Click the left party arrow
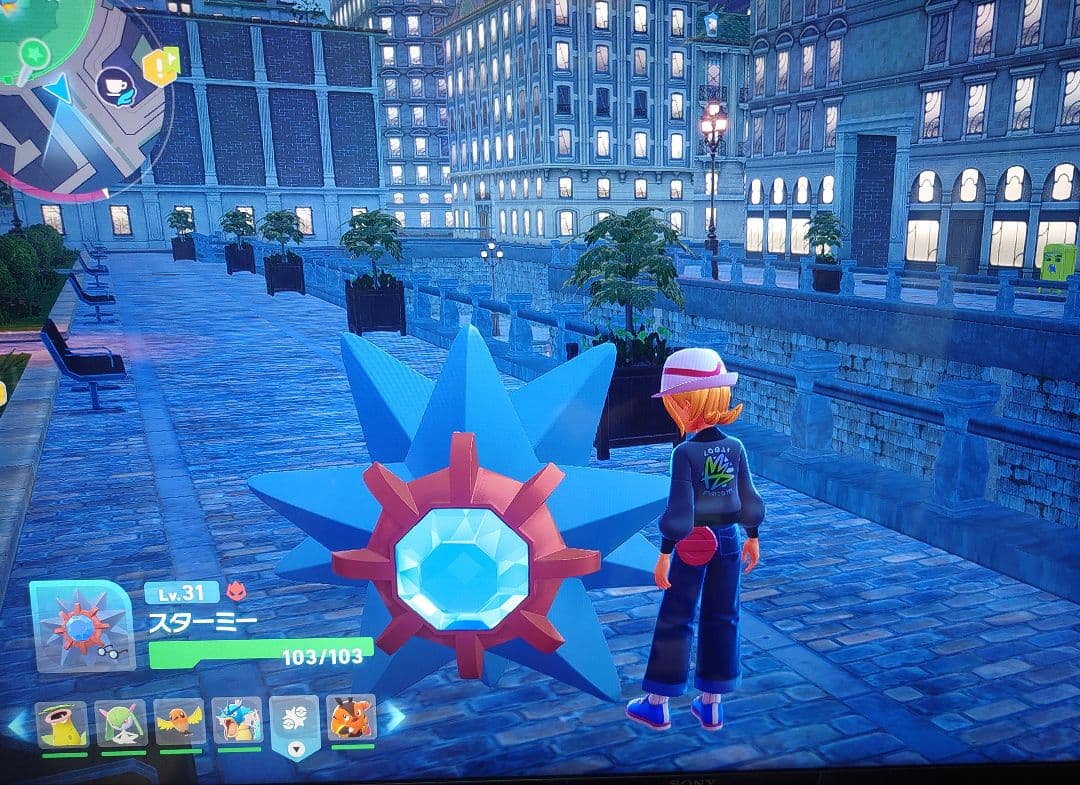The width and height of the screenshot is (1080, 785). 17,723
